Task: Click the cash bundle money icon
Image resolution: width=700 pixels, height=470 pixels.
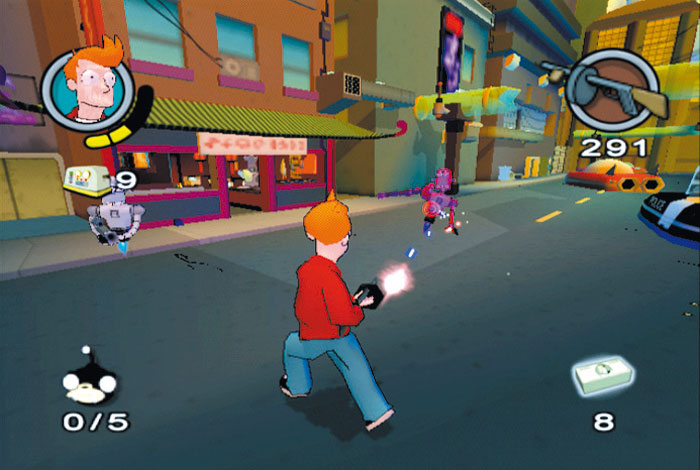Action: click(605, 379)
